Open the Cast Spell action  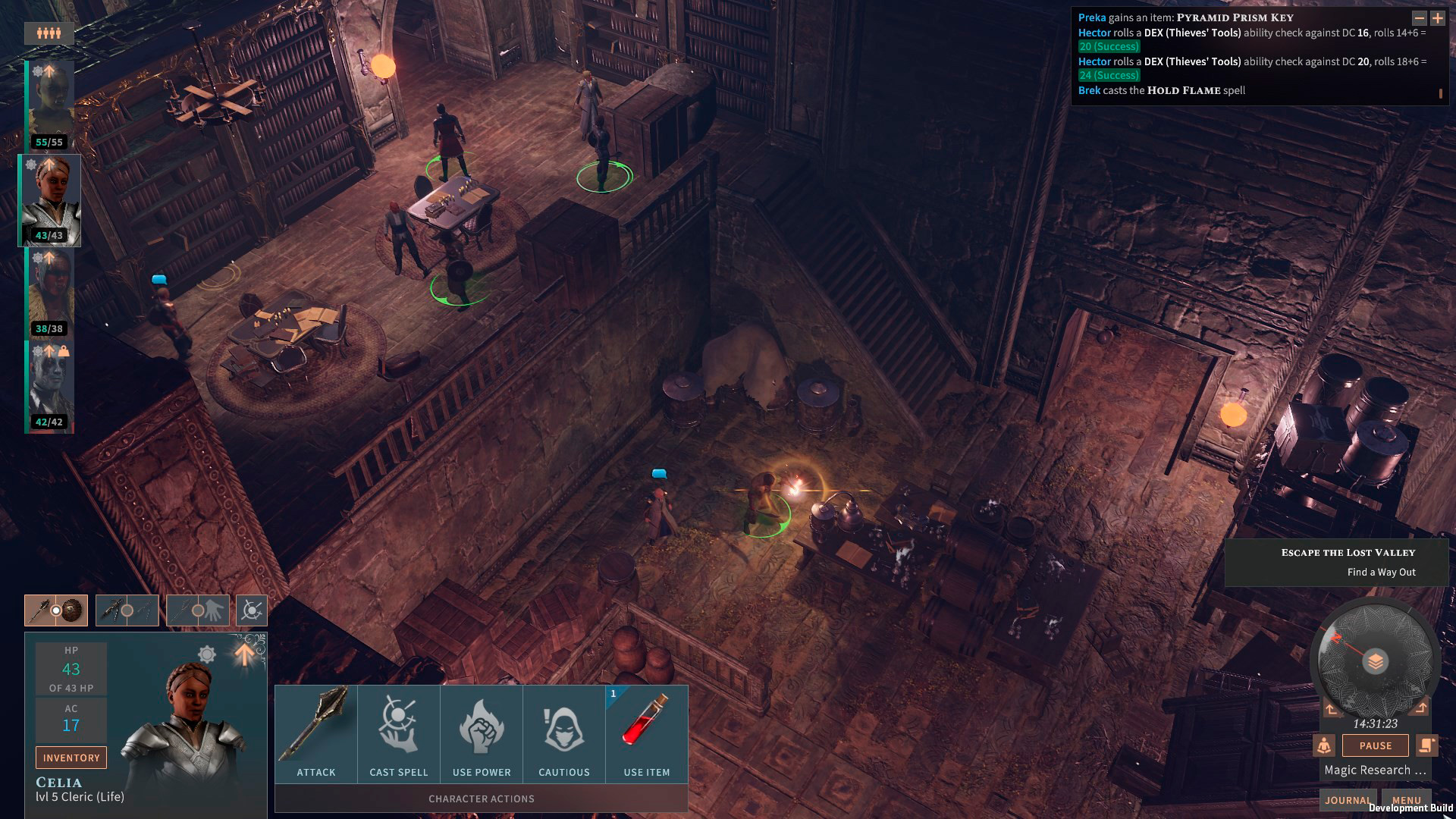[399, 733]
